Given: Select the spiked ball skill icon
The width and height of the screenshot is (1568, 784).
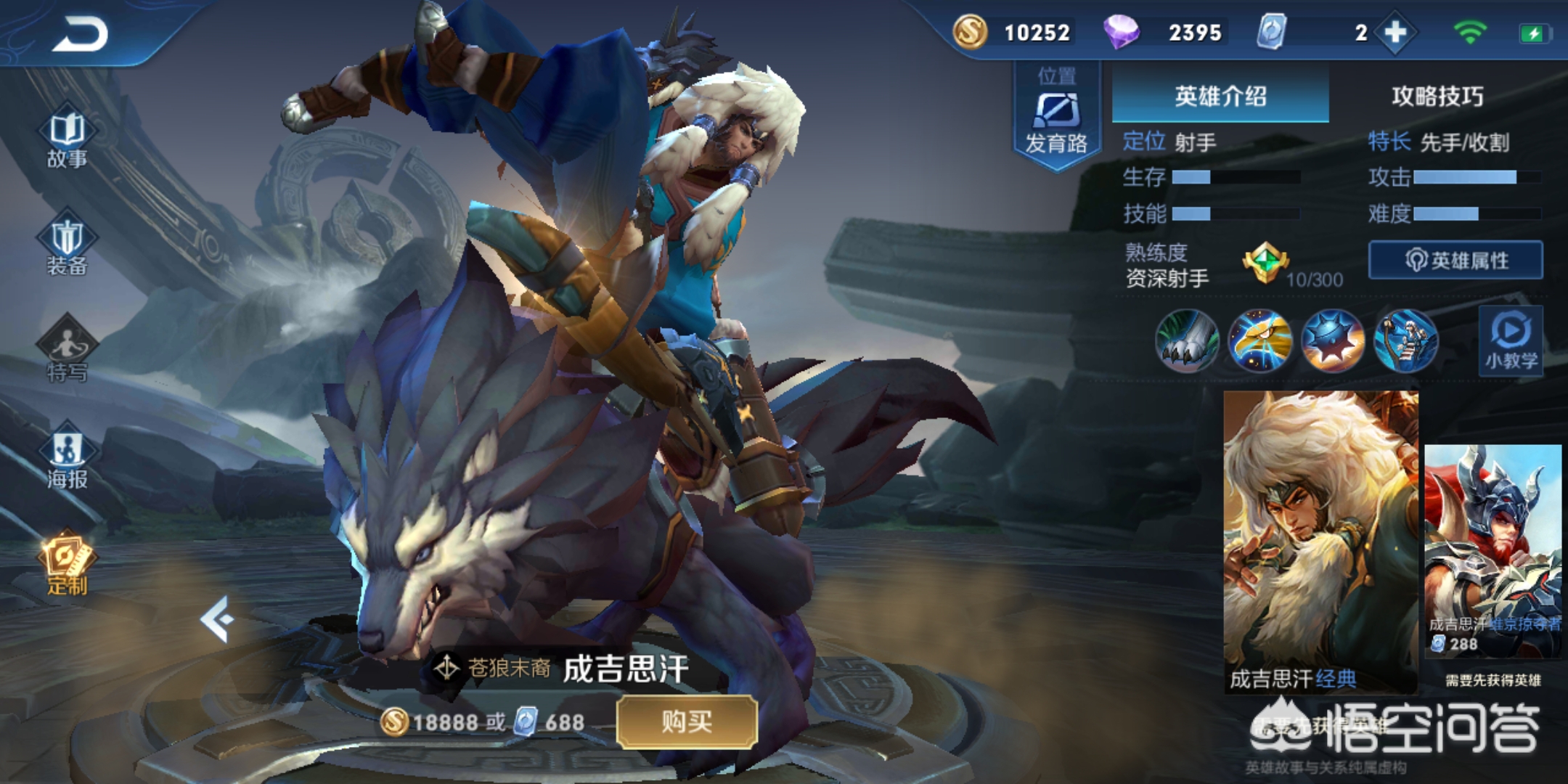Looking at the screenshot, I should 1333,340.
